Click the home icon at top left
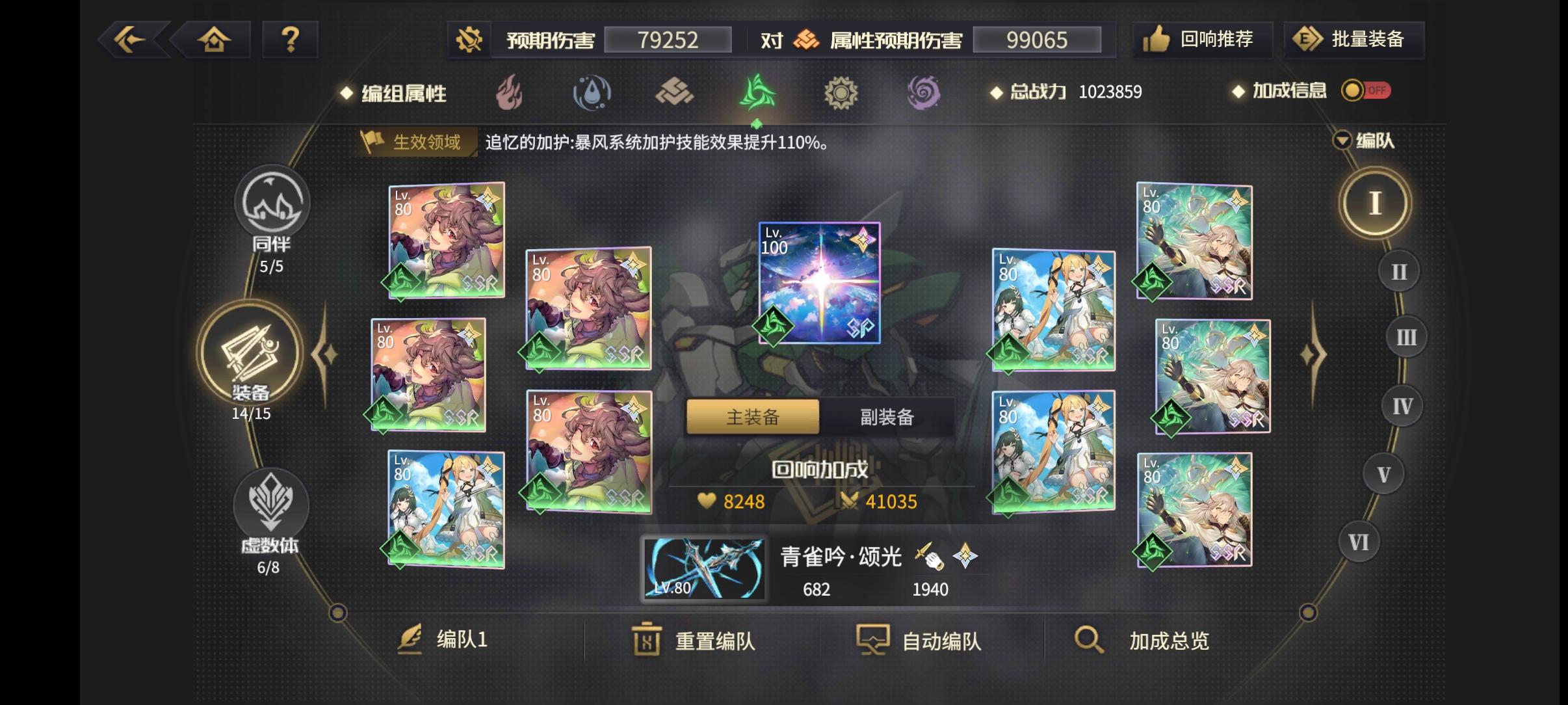Viewport: 1568px width, 705px height. pos(215,40)
